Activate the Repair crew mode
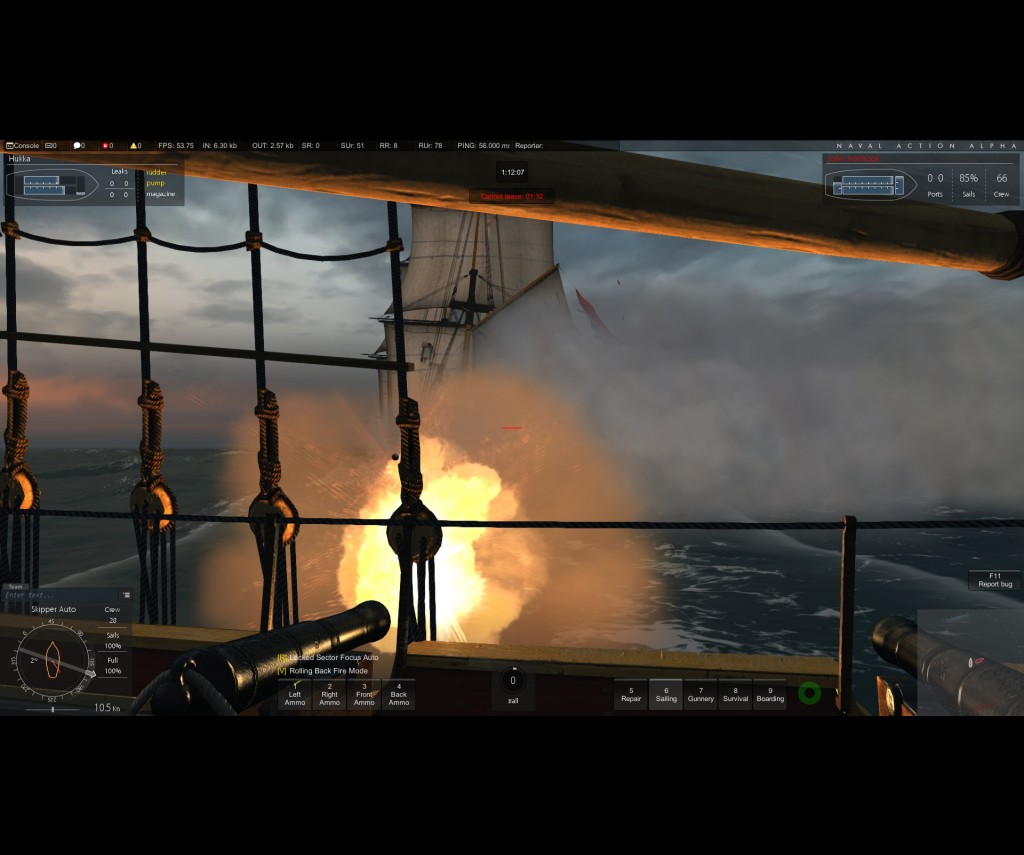 pyautogui.click(x=631, y=694)
